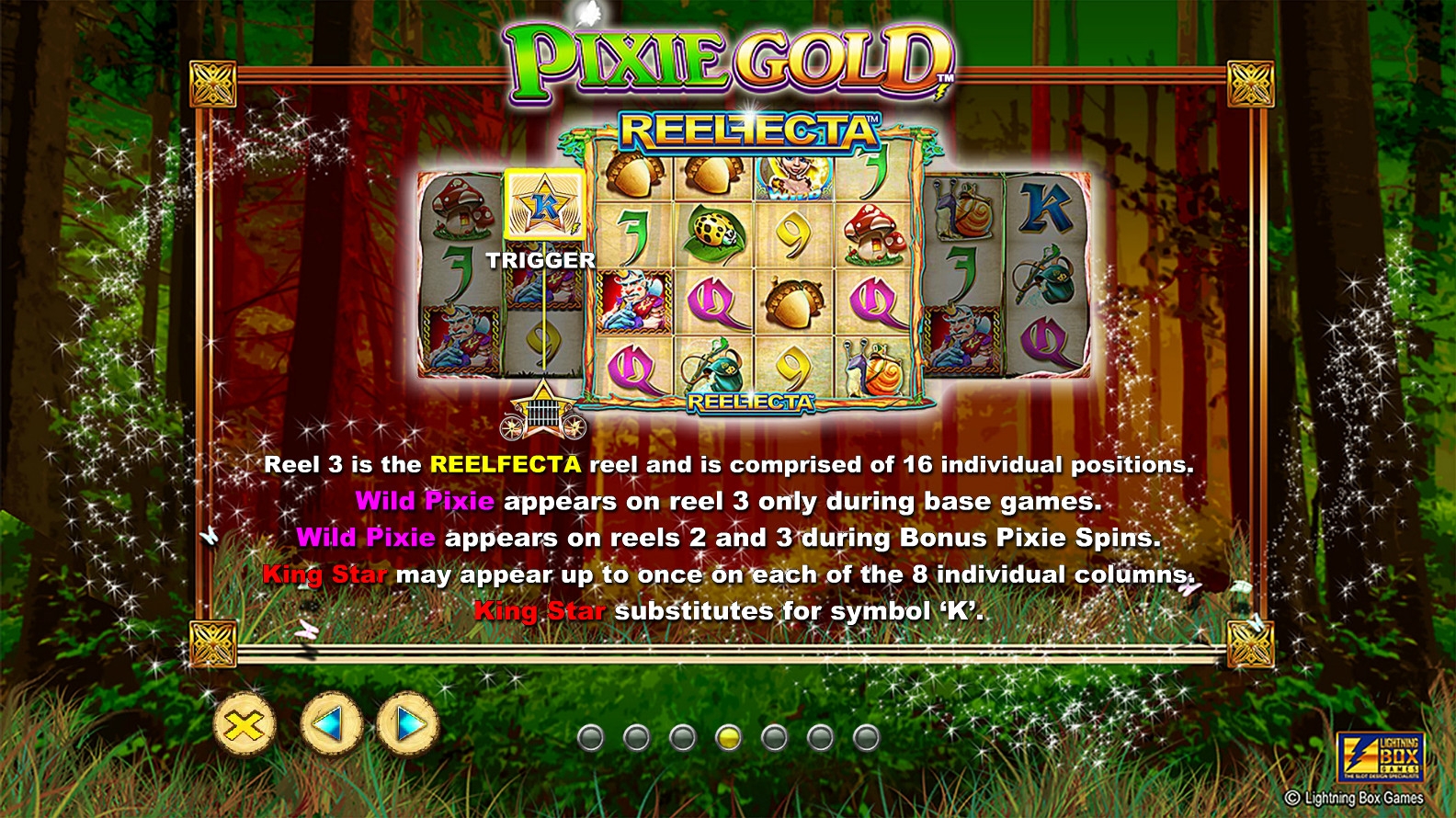Close the paytable info screen

(245, 725)
